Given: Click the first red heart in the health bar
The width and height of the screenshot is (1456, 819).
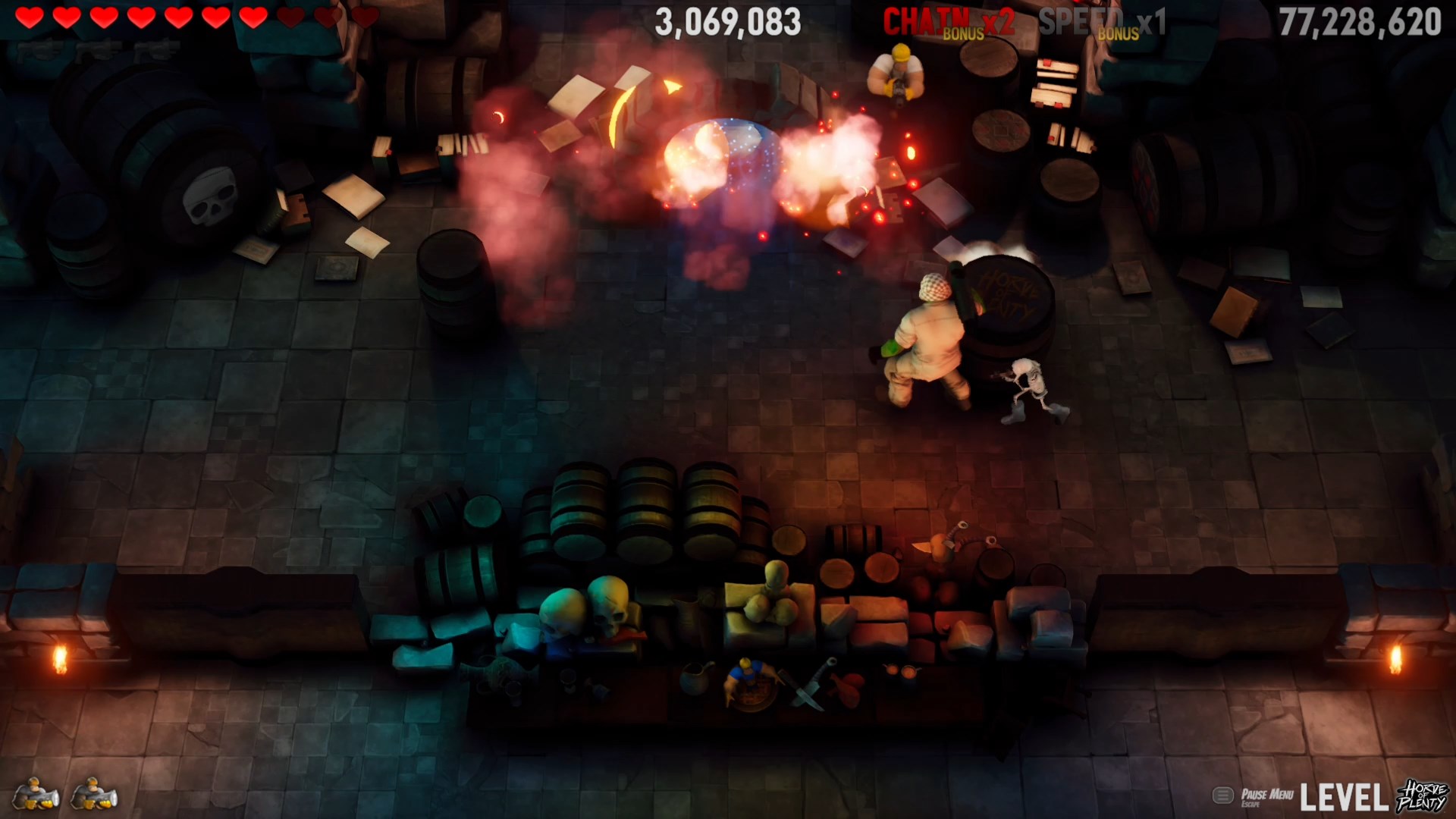Looking at the screenshot, I should (29, 17).
